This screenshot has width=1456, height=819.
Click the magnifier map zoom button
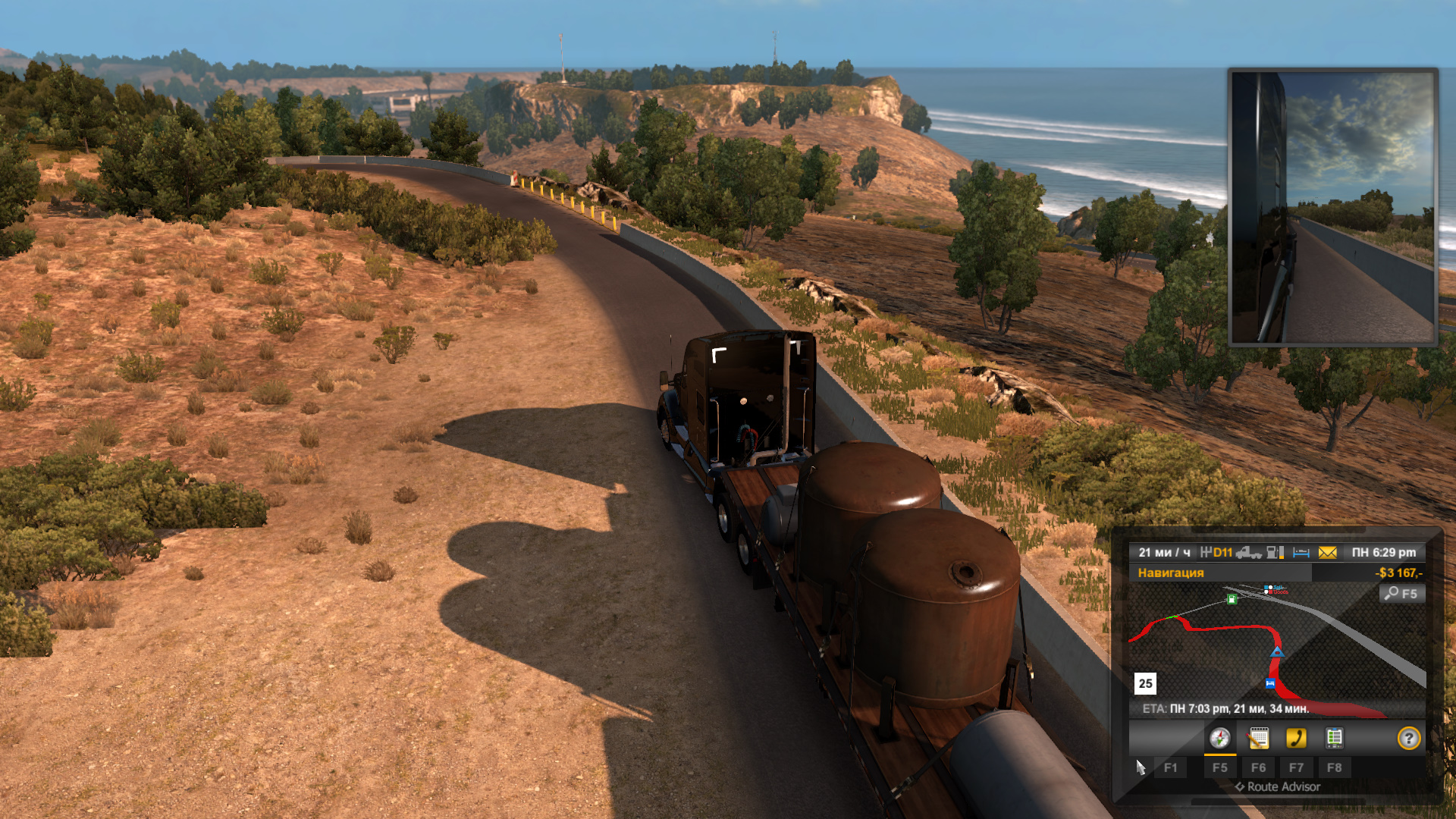(x=1401, y=594)
